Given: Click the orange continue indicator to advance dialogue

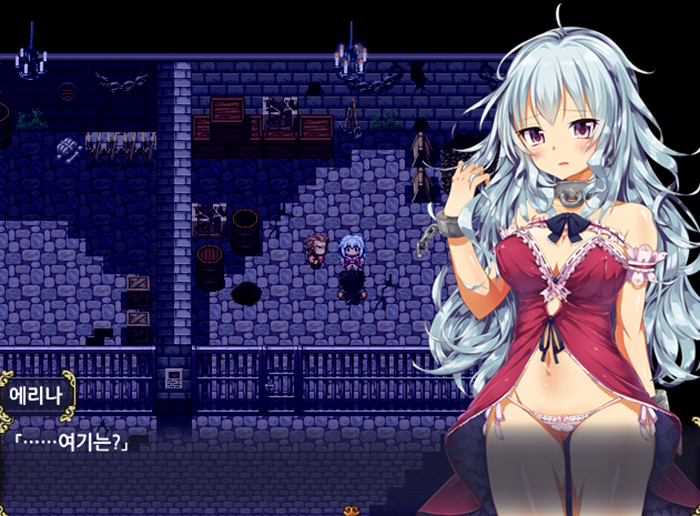Looking at the screenshot, I should pos(351,510).
